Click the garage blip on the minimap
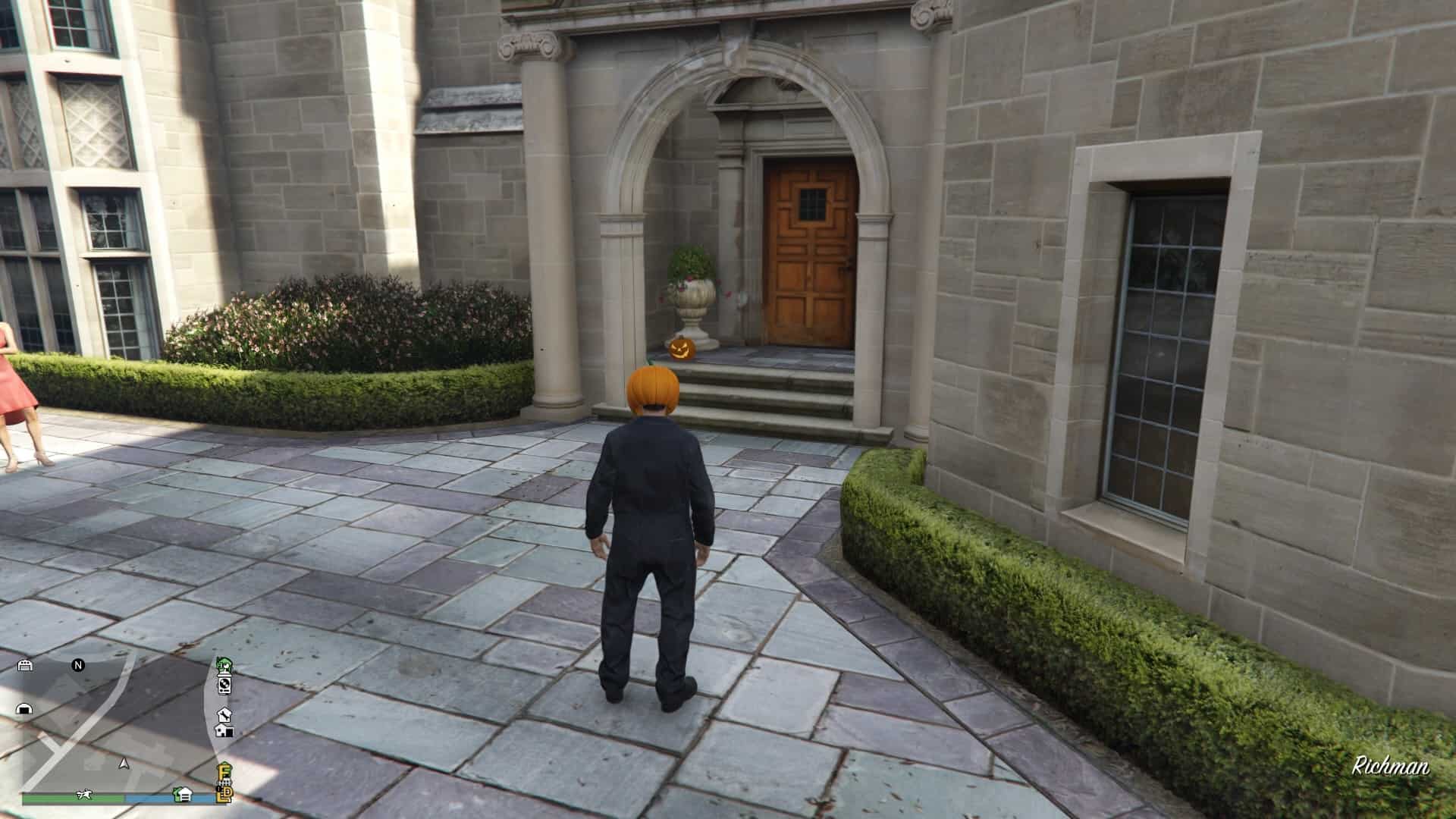This screenshot has width=1456, height=819. 25,666
